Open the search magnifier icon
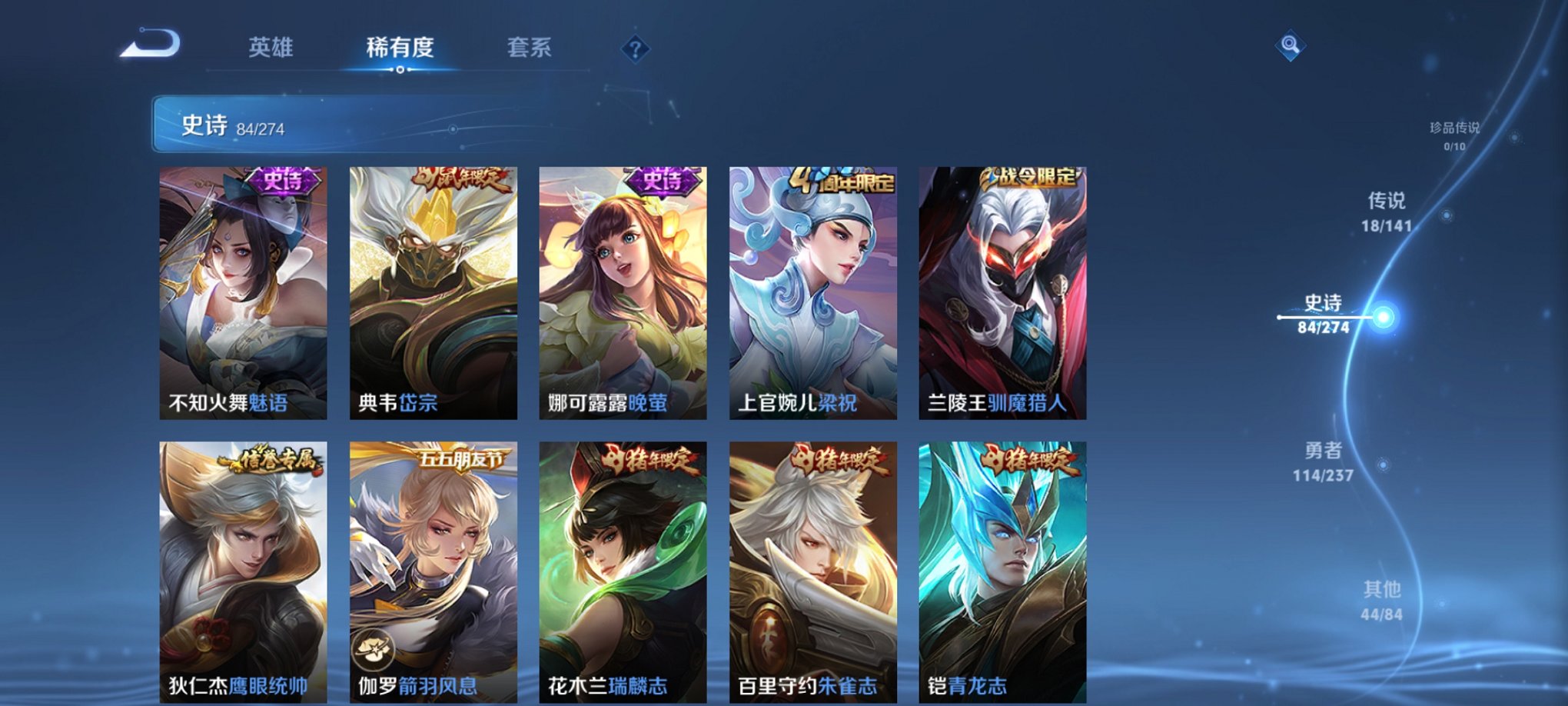The height and width of the screenshot is (706, 1568). (x=1291, y=45)
